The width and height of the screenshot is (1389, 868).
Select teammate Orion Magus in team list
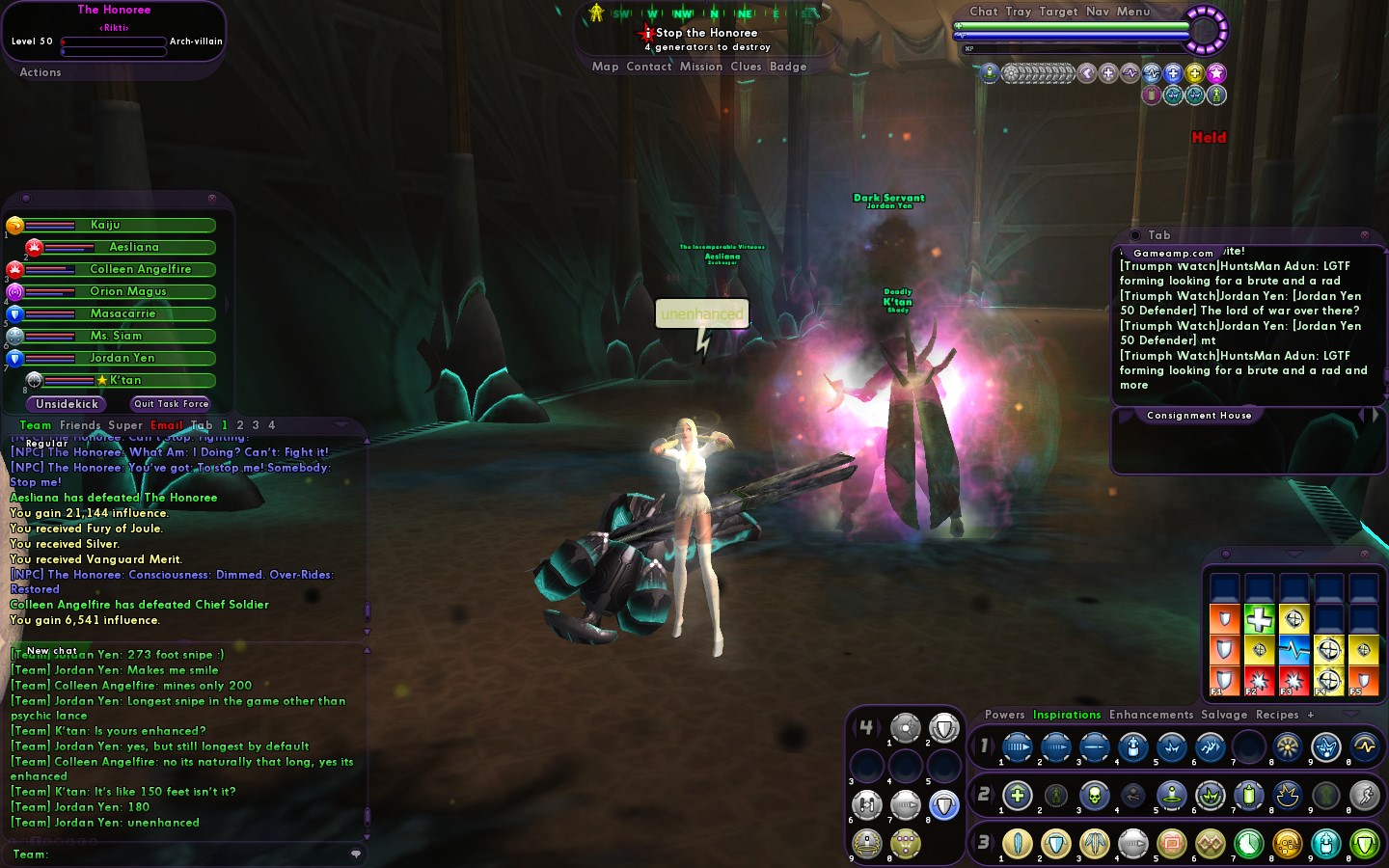point(127,291)
